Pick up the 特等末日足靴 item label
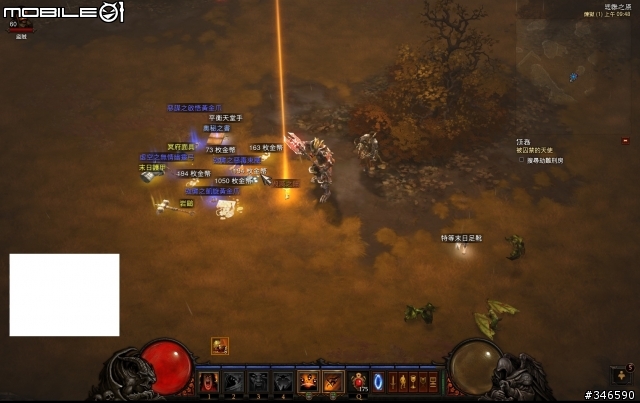Screen dimensions: 640x403 tap(462, 238)
